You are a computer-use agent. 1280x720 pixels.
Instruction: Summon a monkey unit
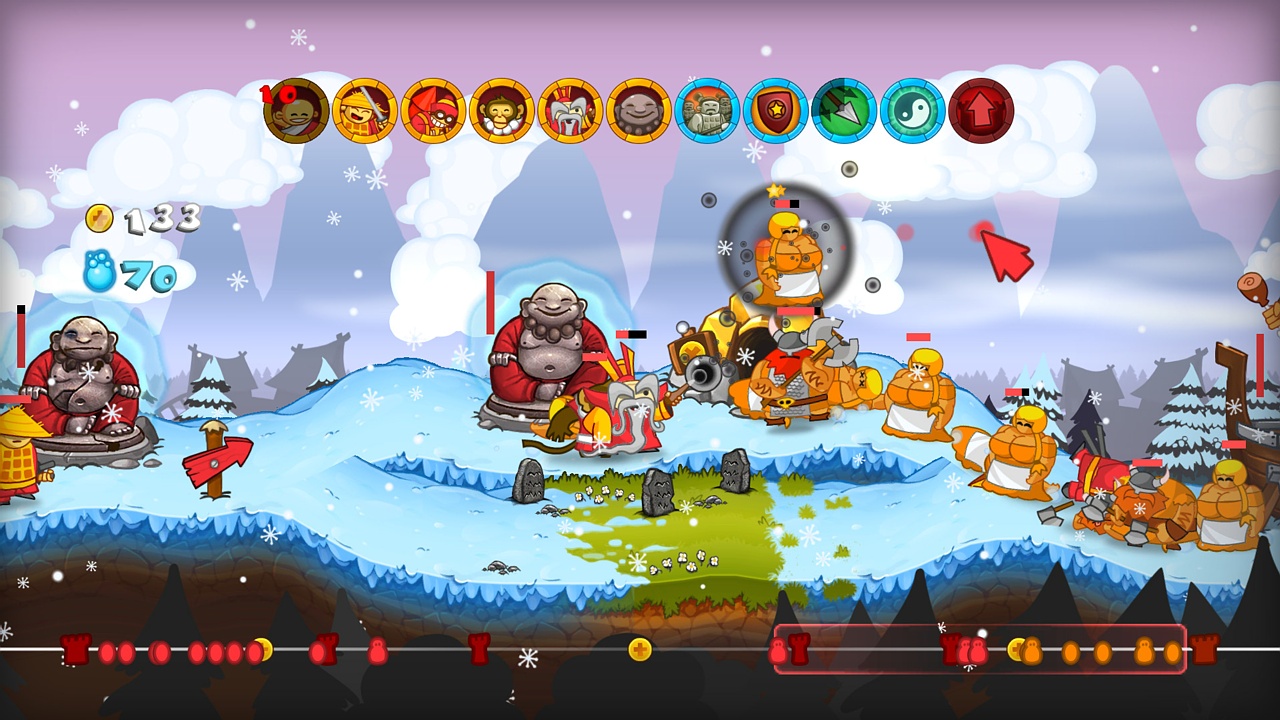point(501,110)
